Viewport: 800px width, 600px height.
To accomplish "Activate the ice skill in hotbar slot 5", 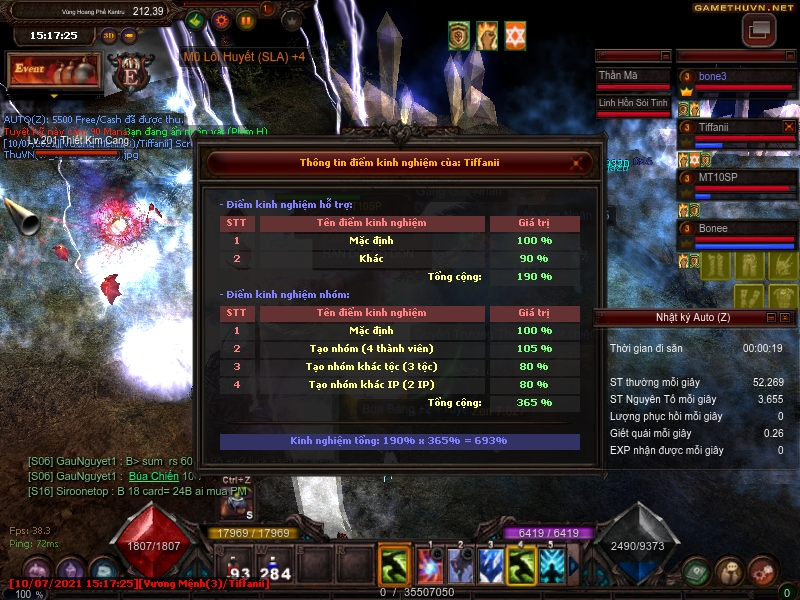I will click(552, 567).
